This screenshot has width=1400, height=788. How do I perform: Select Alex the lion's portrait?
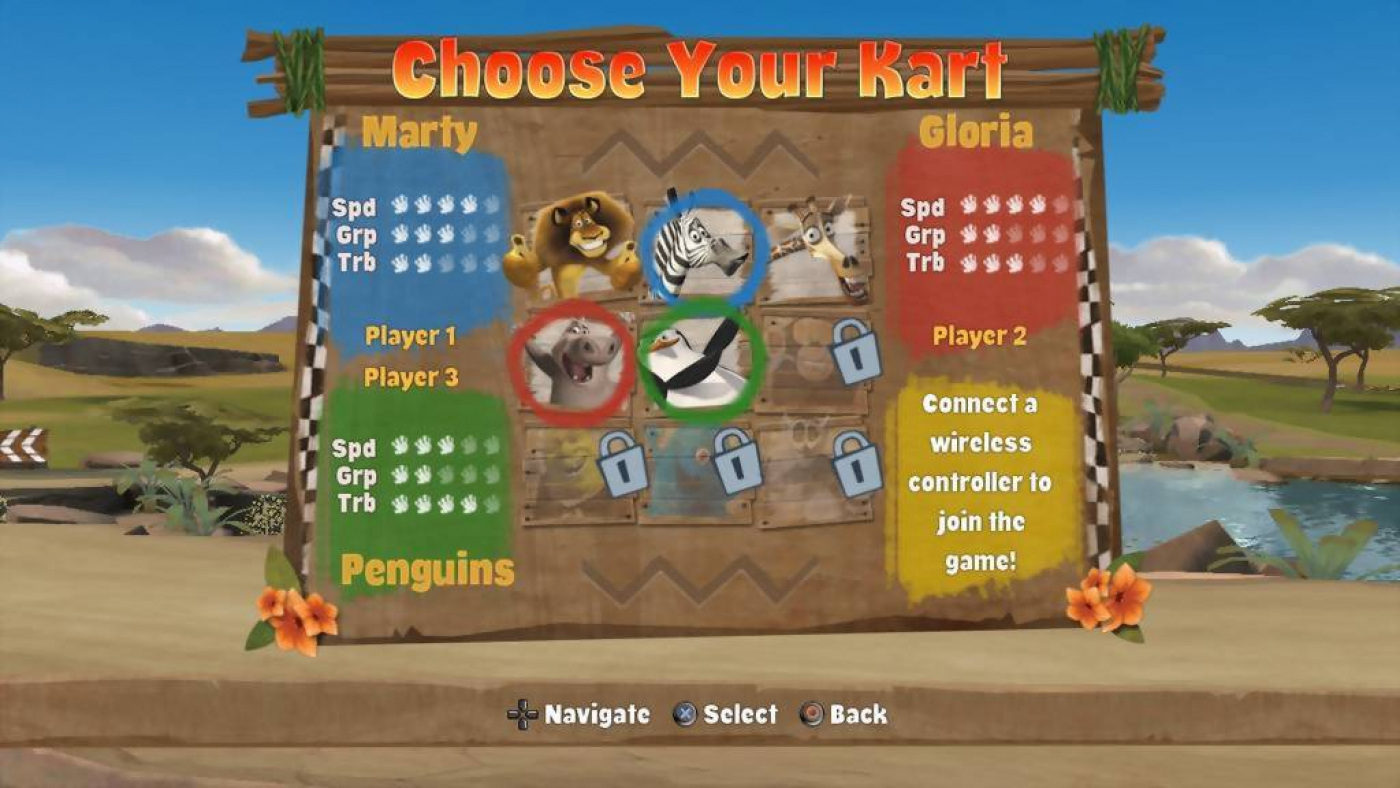click(580, 245)
